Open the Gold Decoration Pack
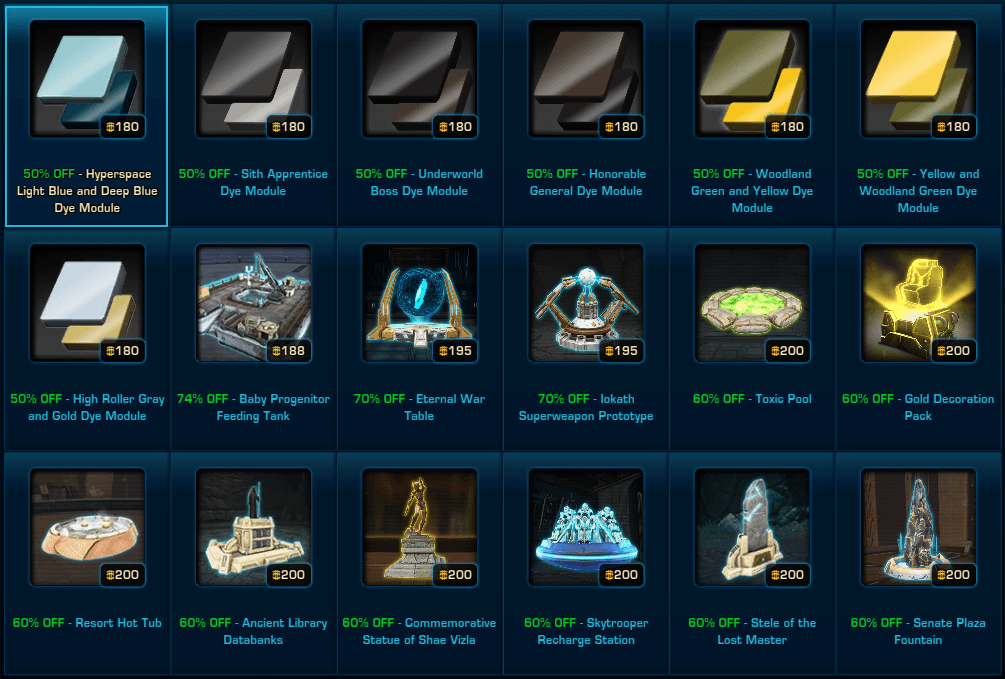This screenshot has width=1005, height=679. (917, 304)
